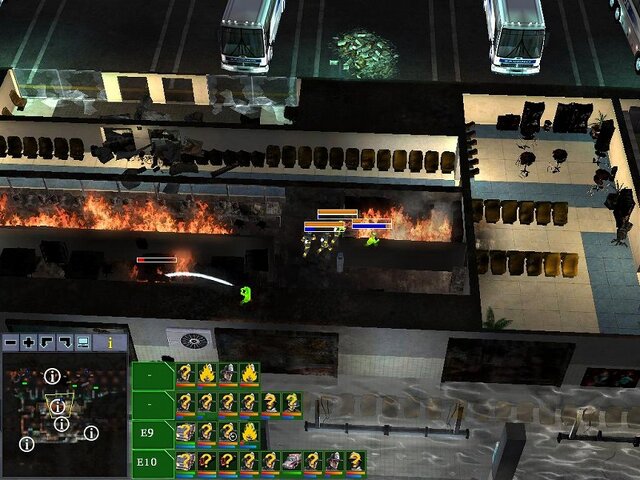Select the last flame icon in the E9 row
Image resolution: width=640 pixels, height=480 pixels.
(x=250, y=433)
